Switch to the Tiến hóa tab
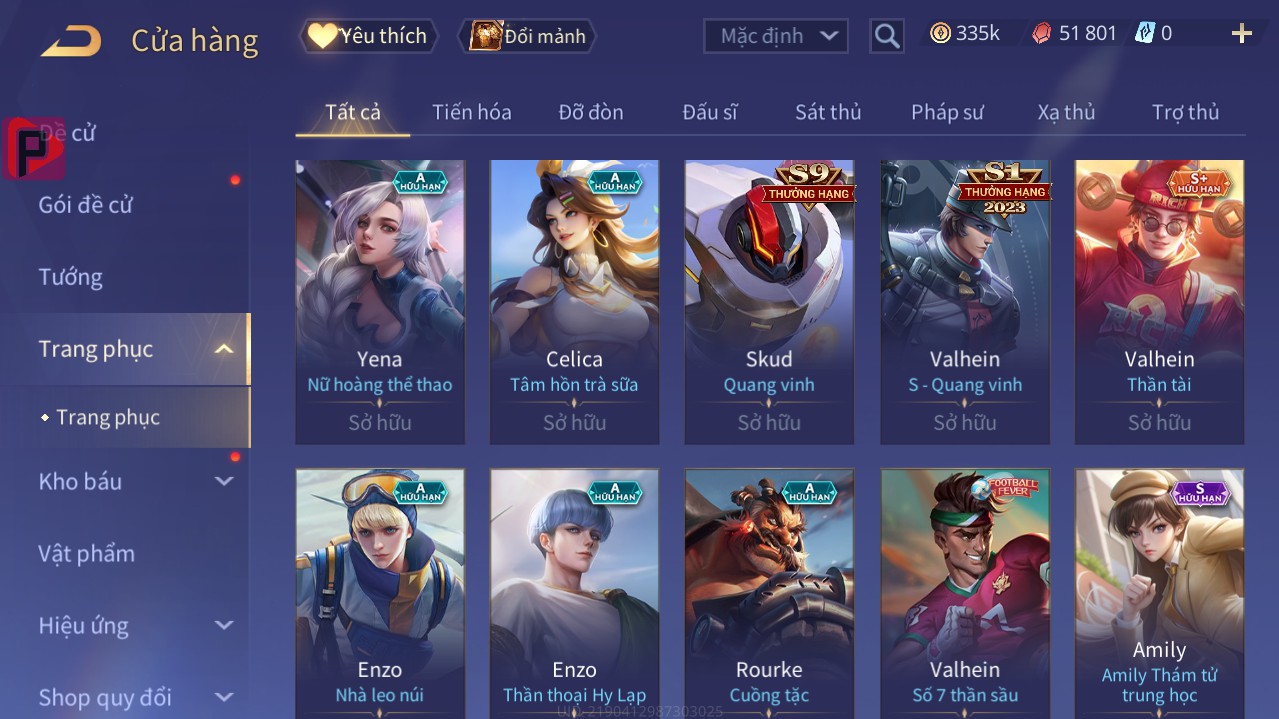1279x719 pixels. pos(471,112)
